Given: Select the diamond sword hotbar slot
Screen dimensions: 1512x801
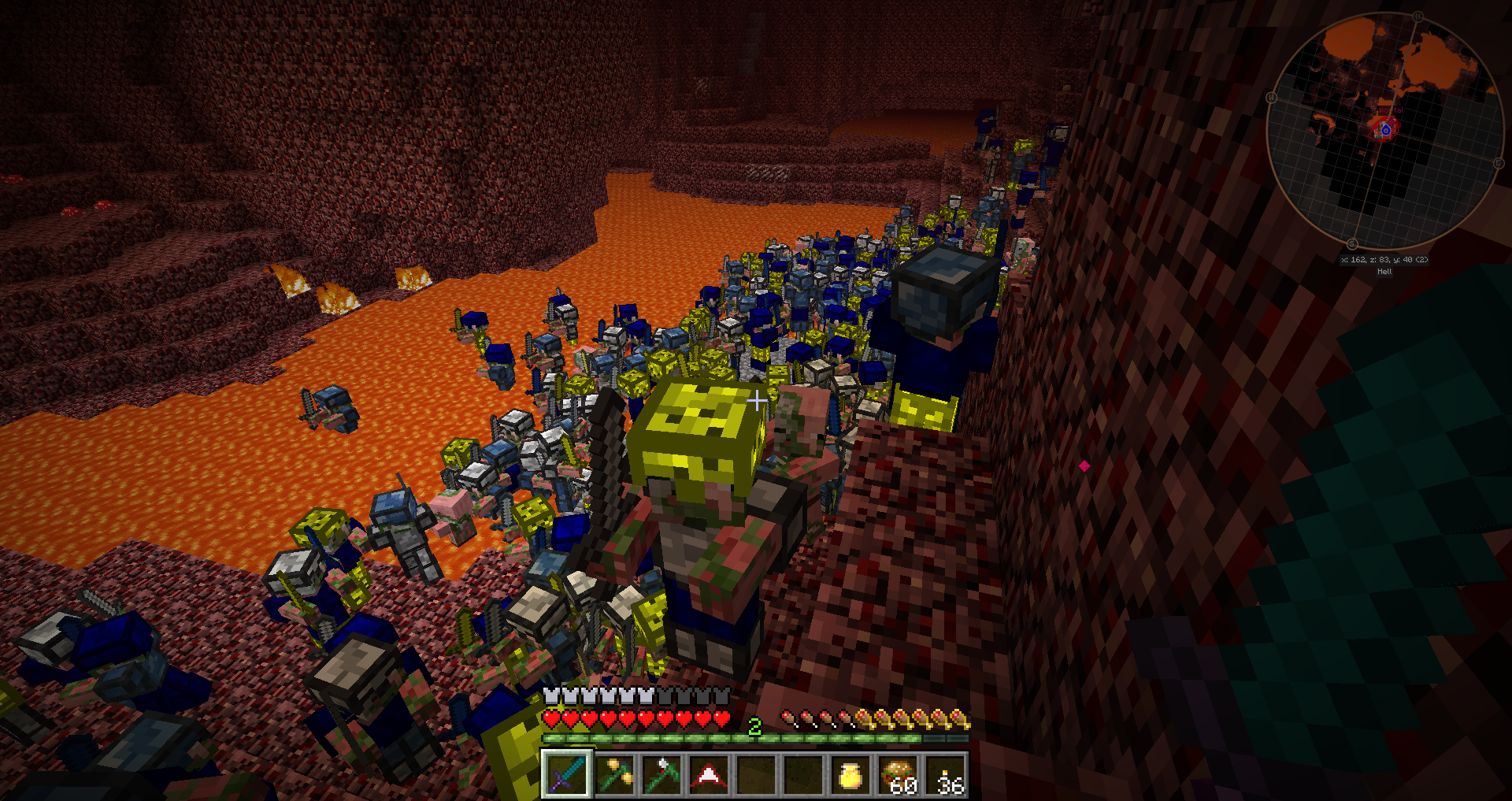Looking at the screenshot, I should pyautogui.click(x=566, y=774).
